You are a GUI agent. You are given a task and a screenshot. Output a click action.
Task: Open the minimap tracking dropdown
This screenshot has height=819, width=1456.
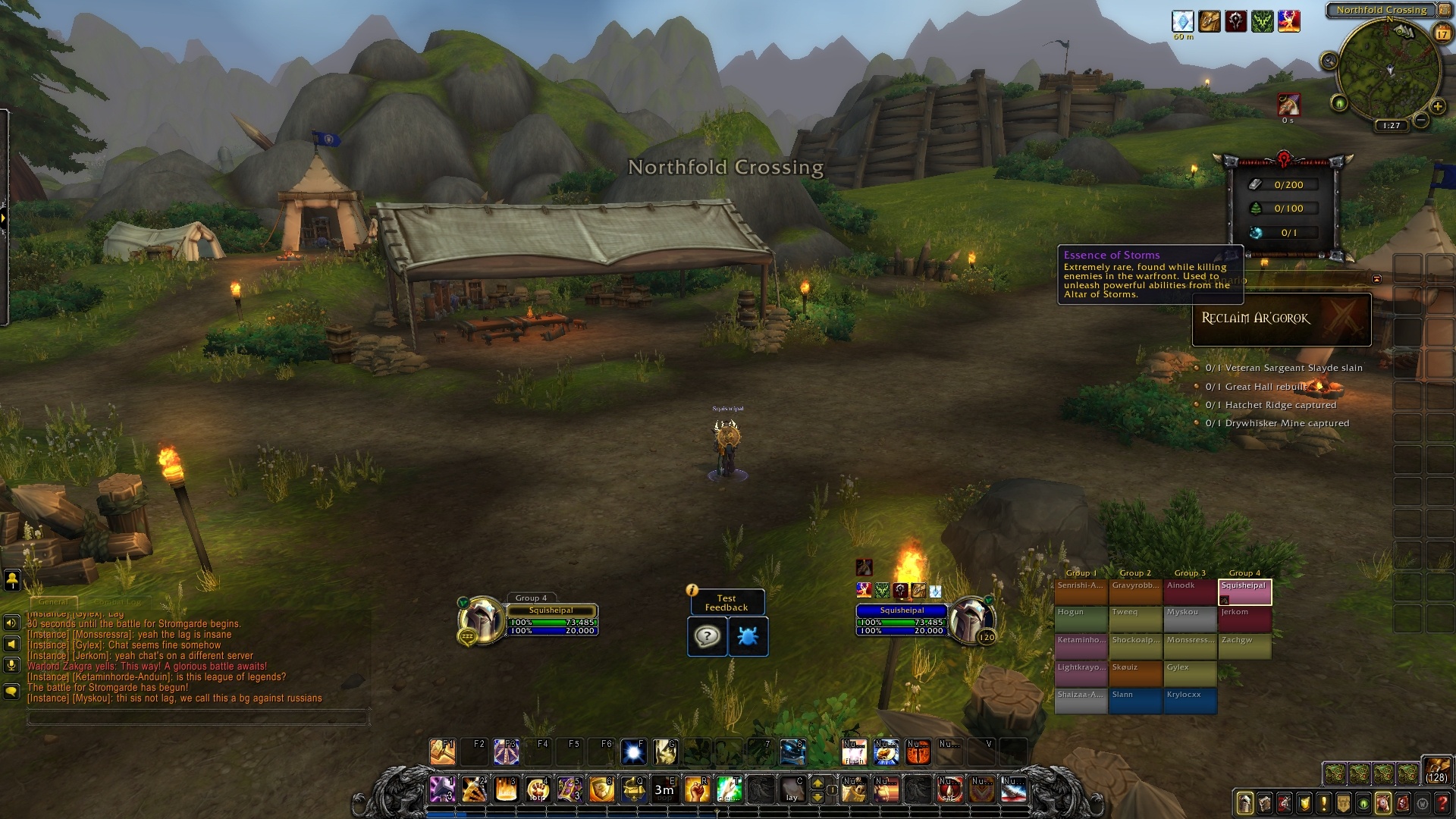pyautogui.click(x=1329, y=59)
